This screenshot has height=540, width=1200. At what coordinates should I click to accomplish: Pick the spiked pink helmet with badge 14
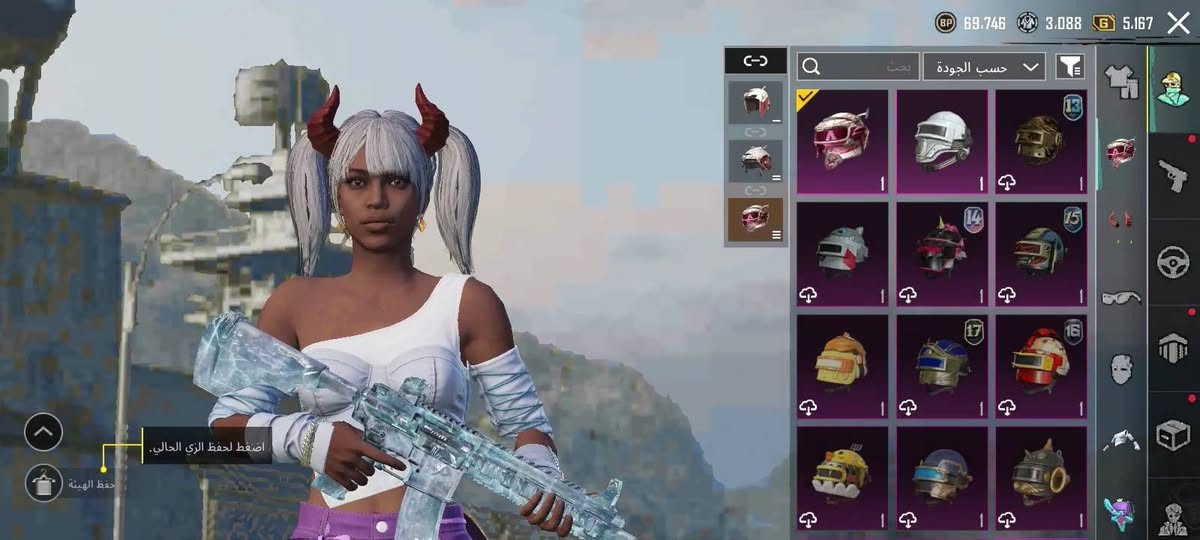click(x=941, y=253)
